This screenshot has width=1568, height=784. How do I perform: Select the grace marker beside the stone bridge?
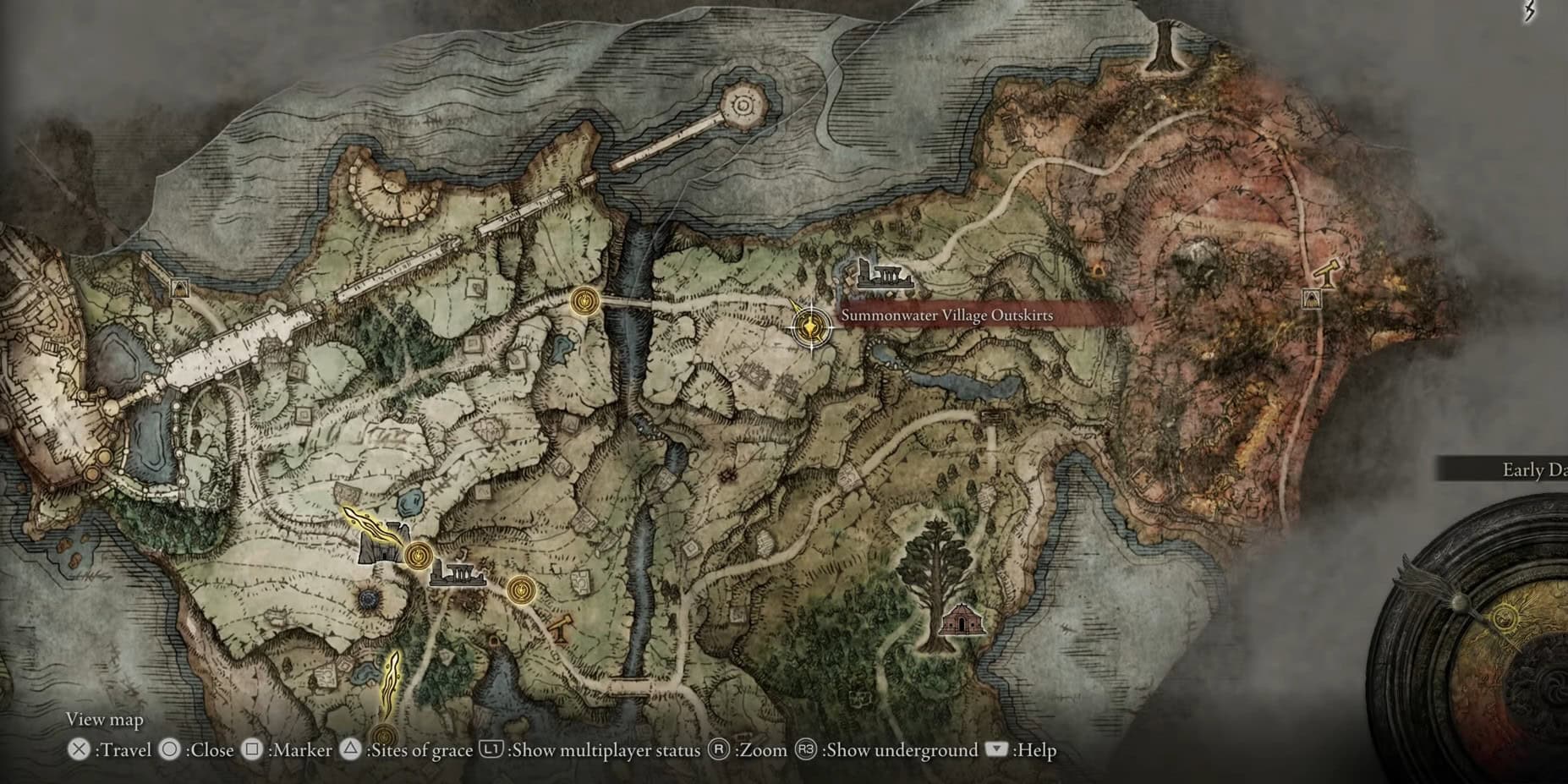[584, 299]
